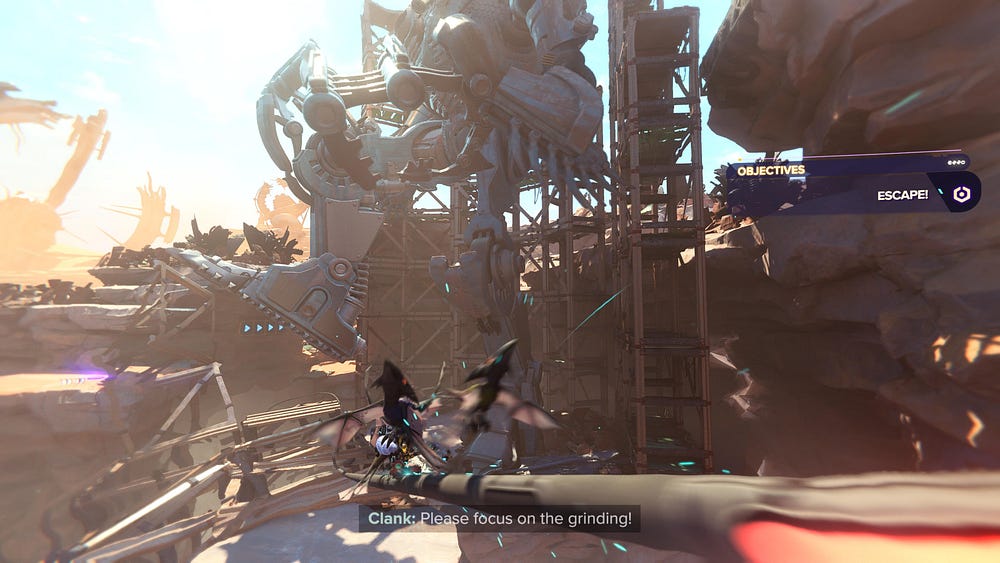The height and width of the screenshot is (563, 1000).
Task: Click the hexagonal objective marker icon
Action: (961, 195)
